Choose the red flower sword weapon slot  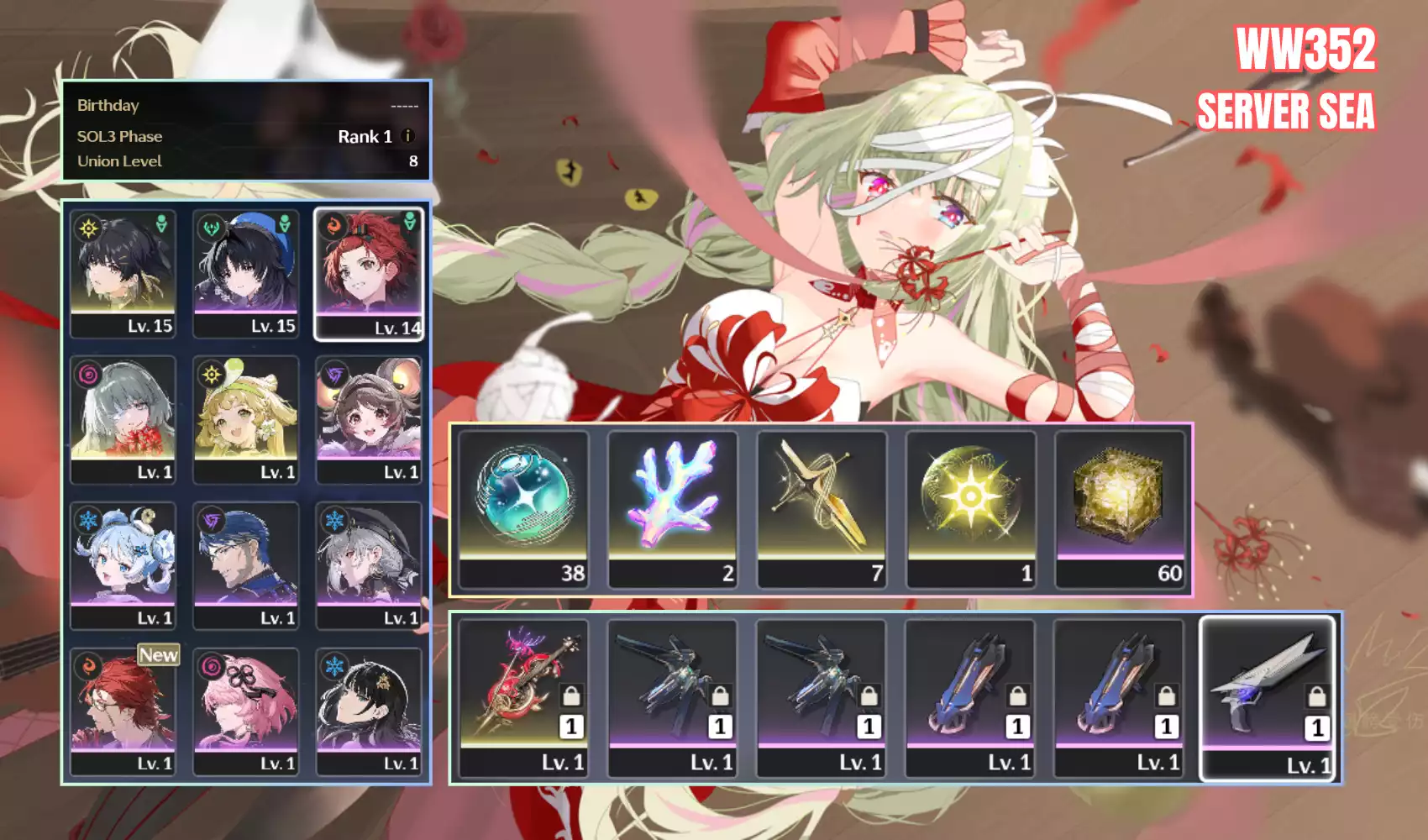click(524, 697)
